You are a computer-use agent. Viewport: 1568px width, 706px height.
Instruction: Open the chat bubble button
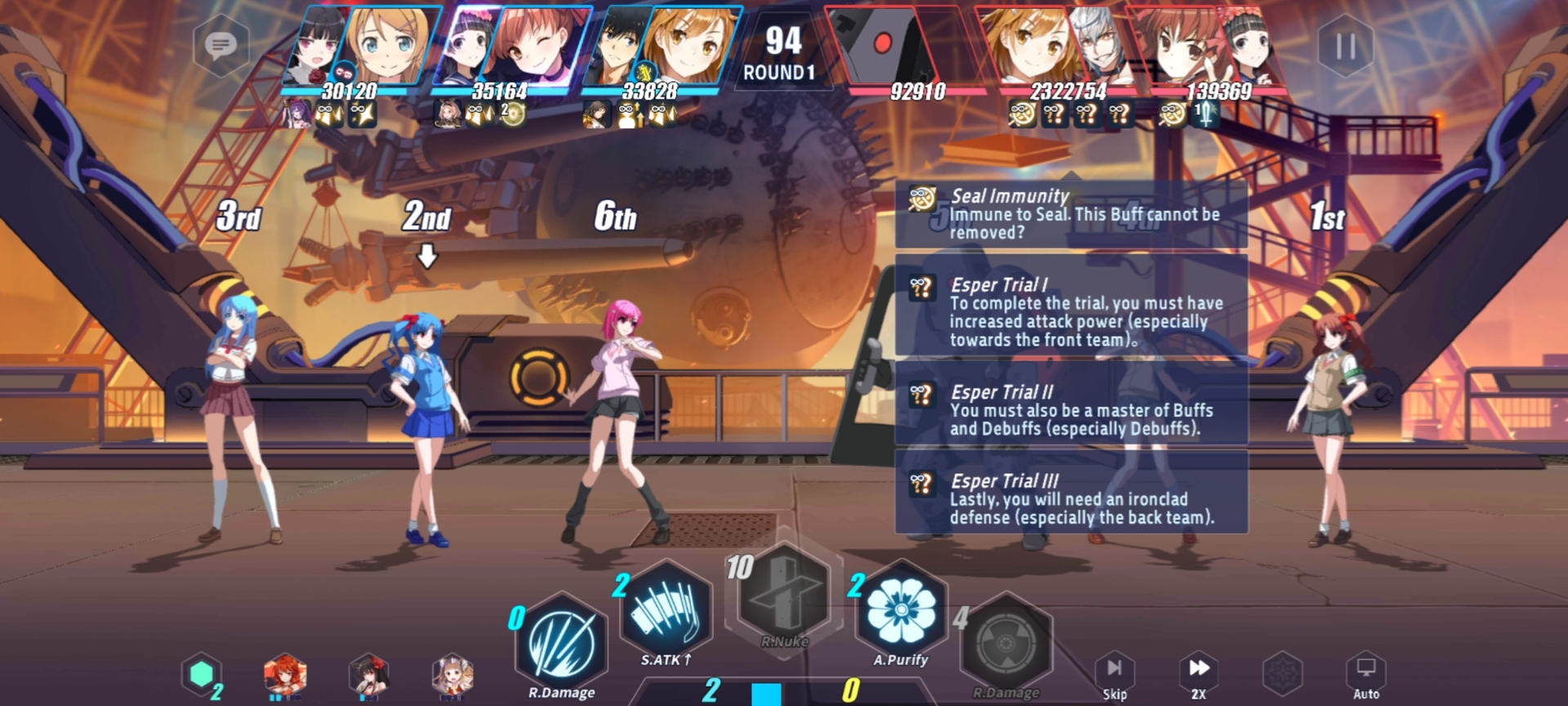[x=220, y=45]
